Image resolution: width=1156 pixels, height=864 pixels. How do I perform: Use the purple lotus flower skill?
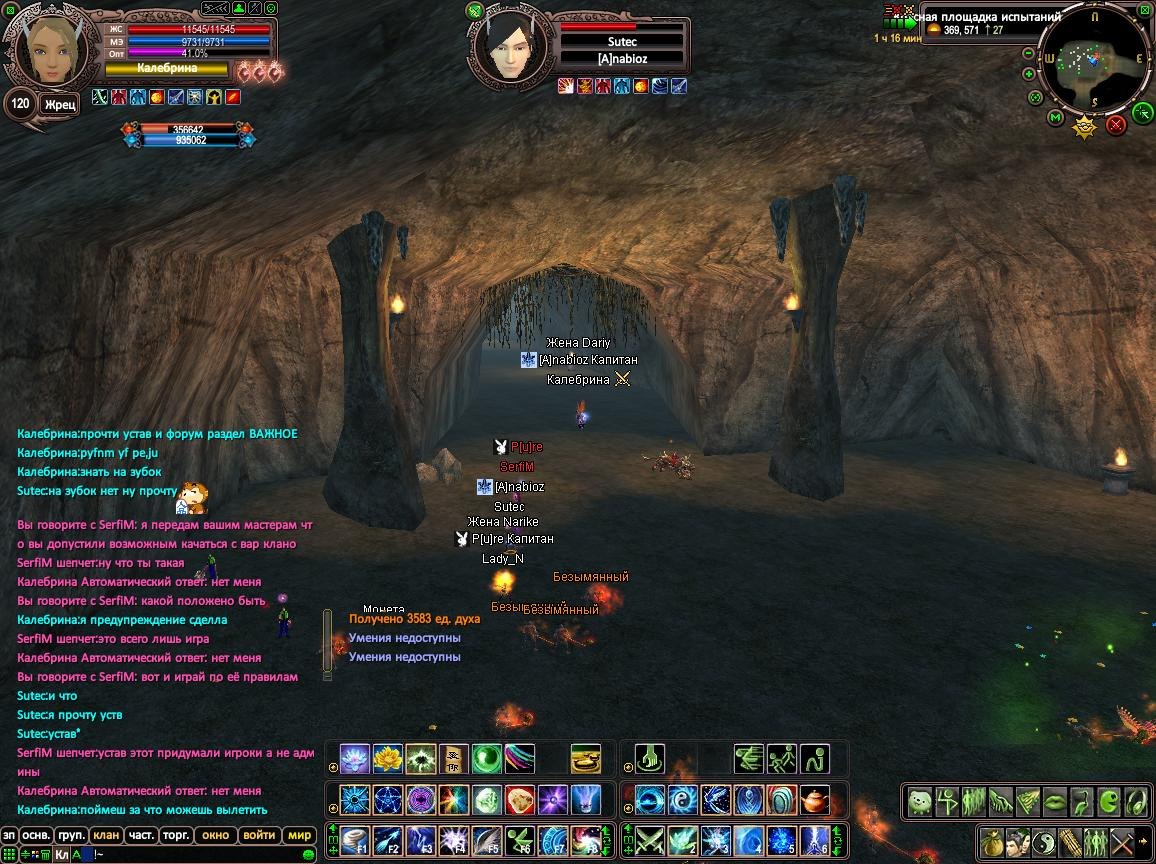[x=354, y=759]
